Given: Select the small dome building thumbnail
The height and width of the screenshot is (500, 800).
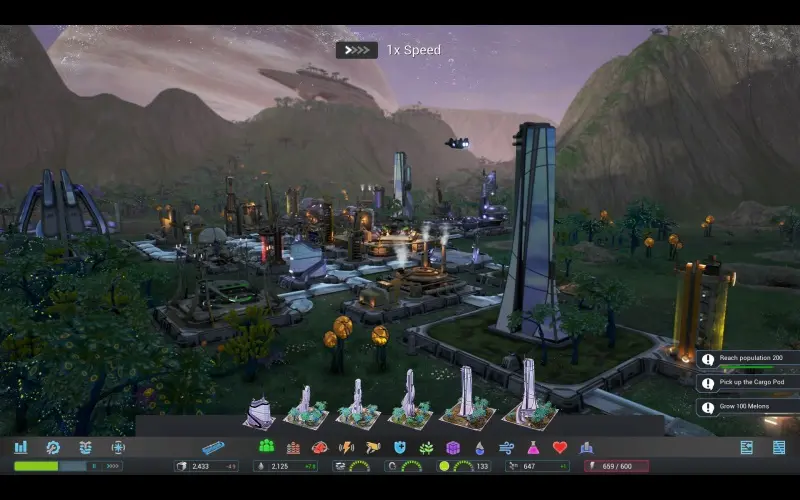Looking at the screenshot, I should pyautogui.click(x=258, y=411).
